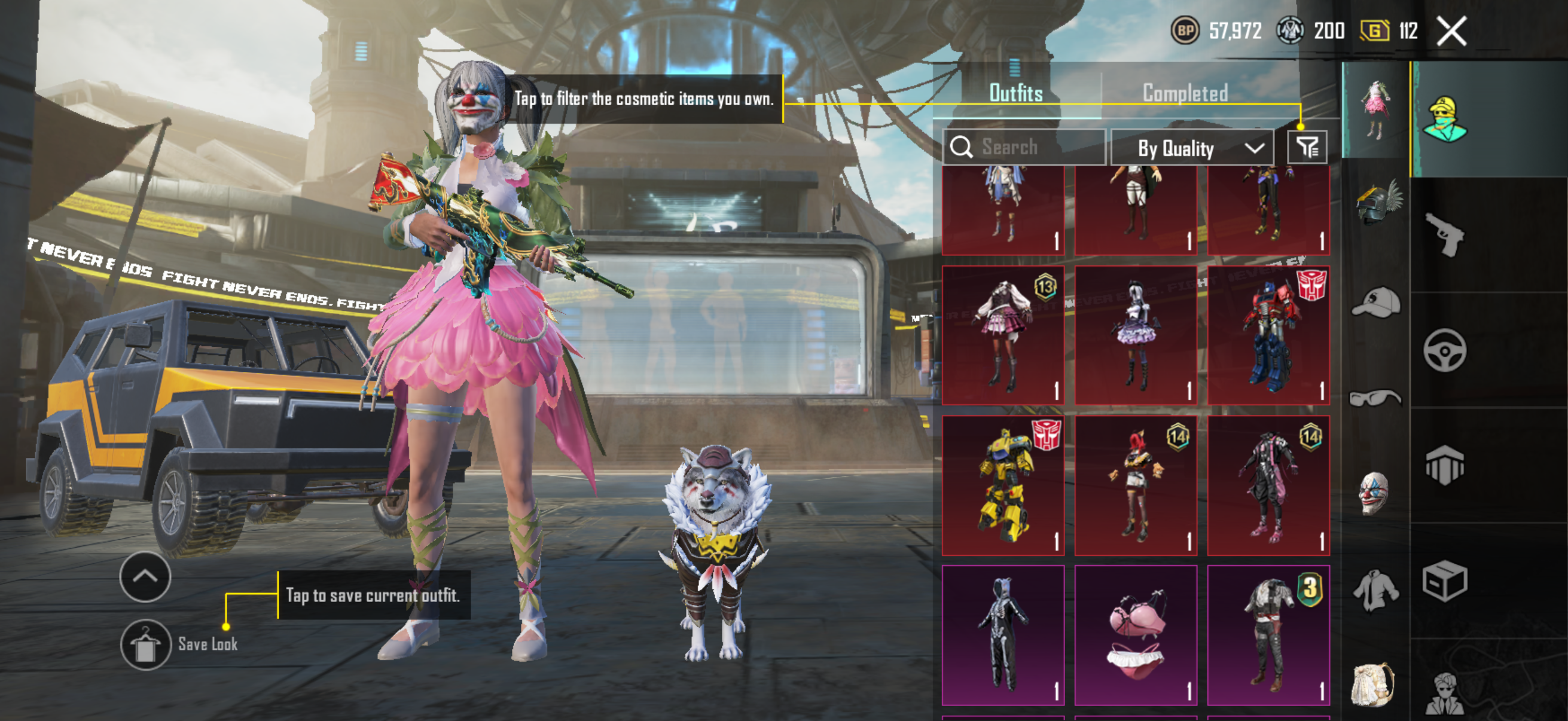Select the Optimus Prime outfit
The image size is (1568, 721).
[1268, 335]
